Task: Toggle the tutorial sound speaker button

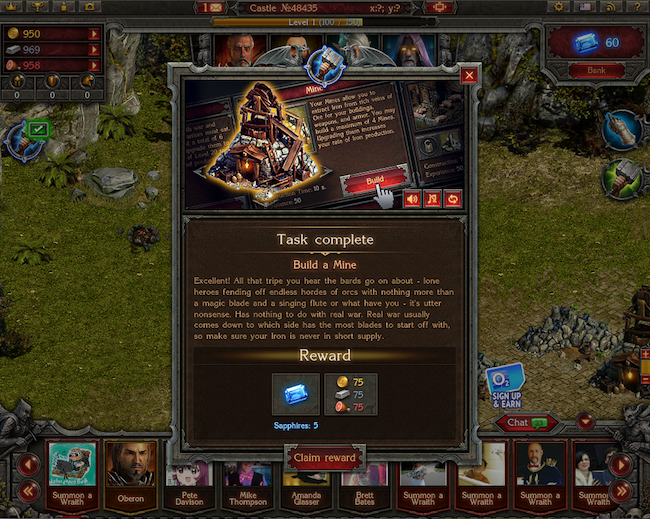Action: (x=411, y=199)
